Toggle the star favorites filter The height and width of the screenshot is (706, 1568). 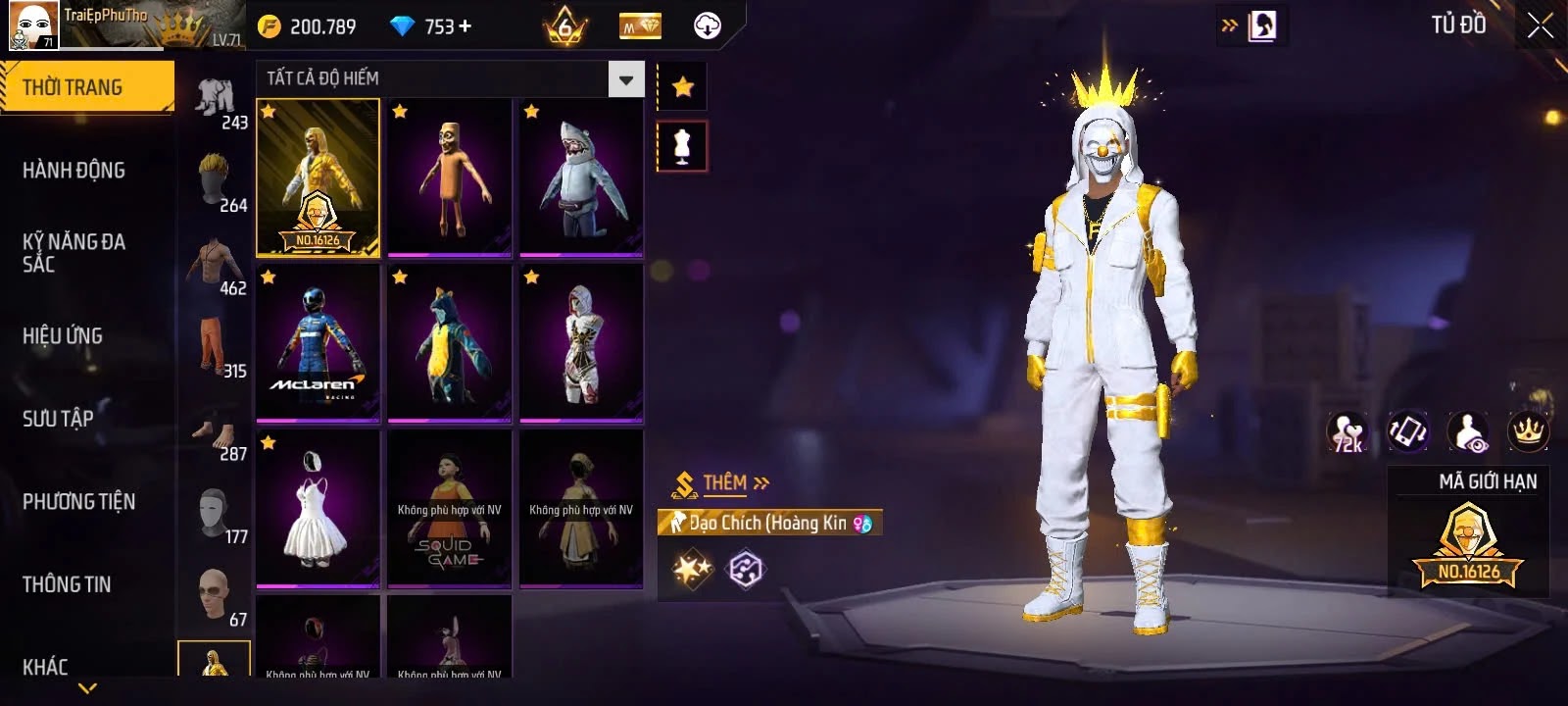(x=682, y=87)
